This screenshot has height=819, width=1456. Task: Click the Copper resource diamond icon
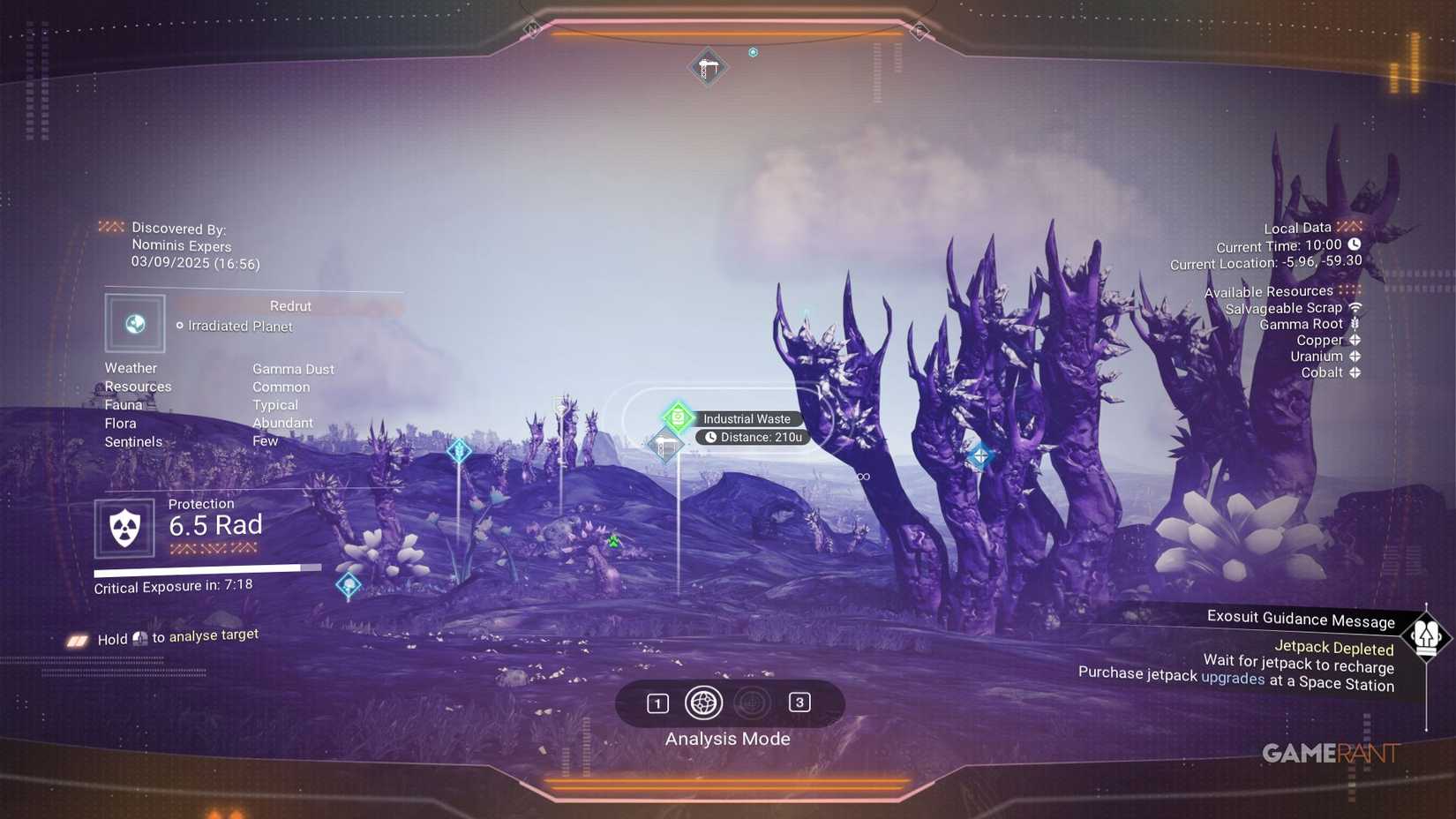[x=1354, y=340]
